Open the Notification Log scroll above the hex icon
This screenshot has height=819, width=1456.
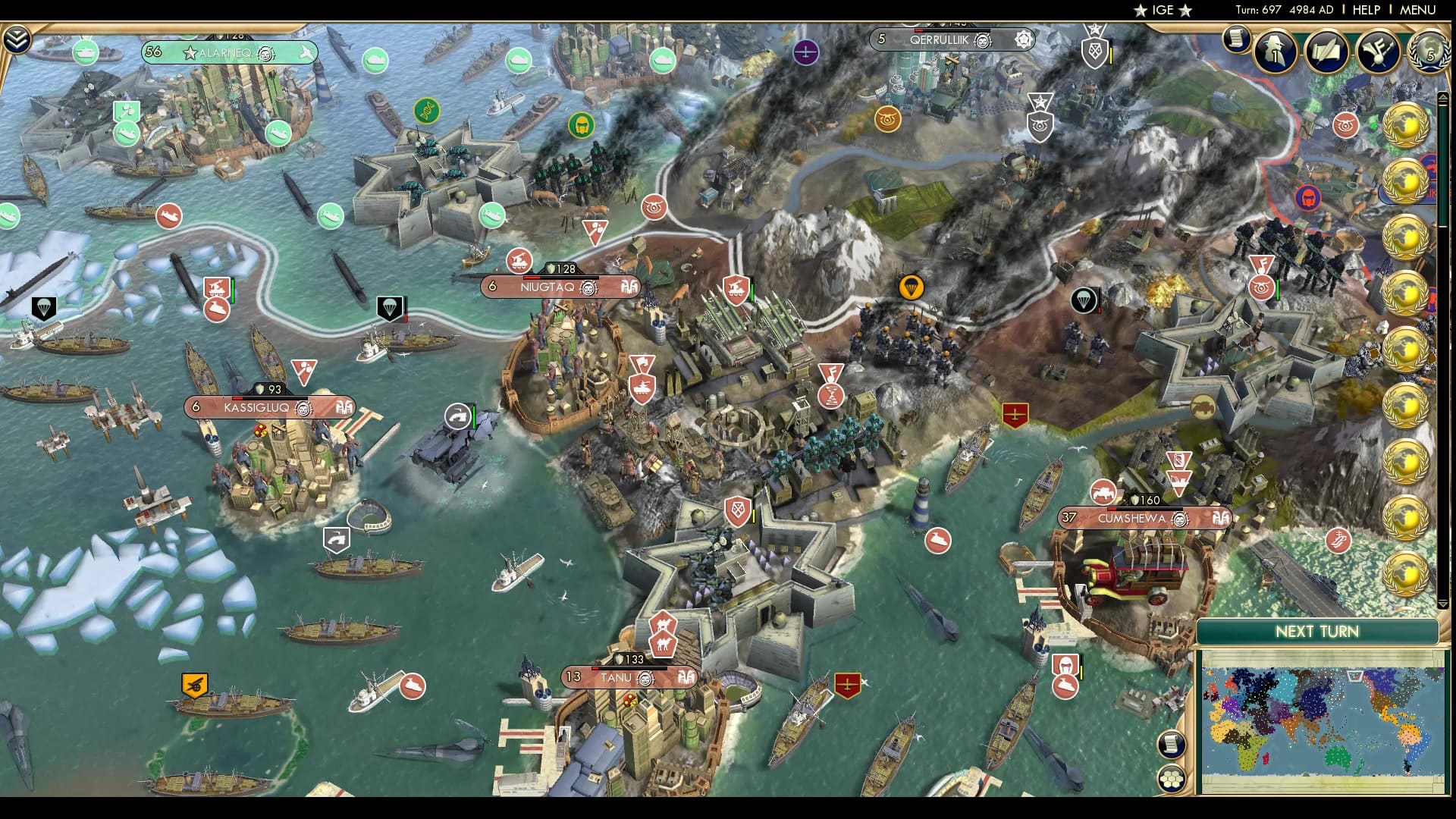coord(1171,744)
